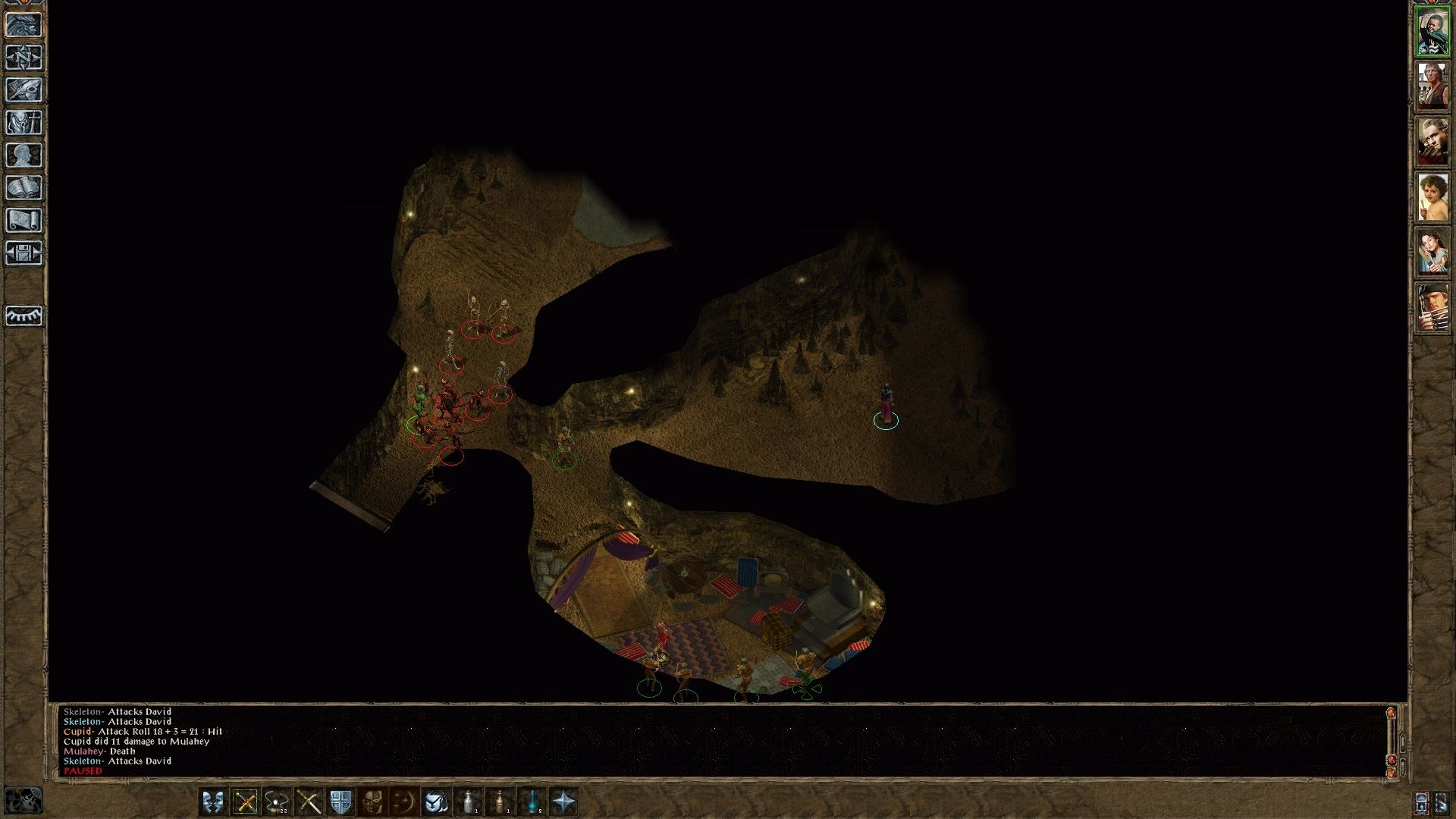Open the area map with compass button

tap(24, 58)
